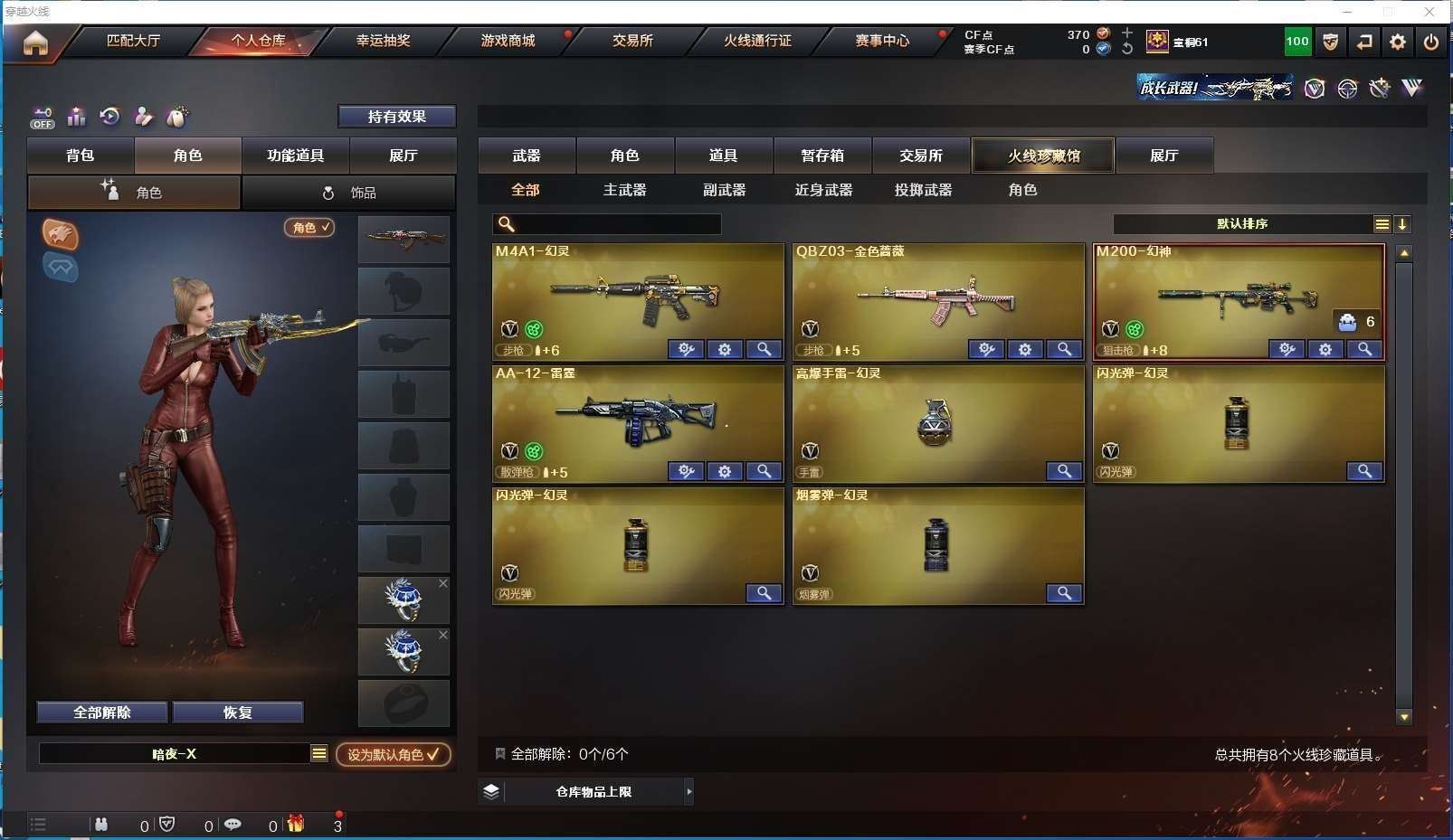
Task: Open the 匹配大厅 matchmaking lobby
Action: click(133, 41)
